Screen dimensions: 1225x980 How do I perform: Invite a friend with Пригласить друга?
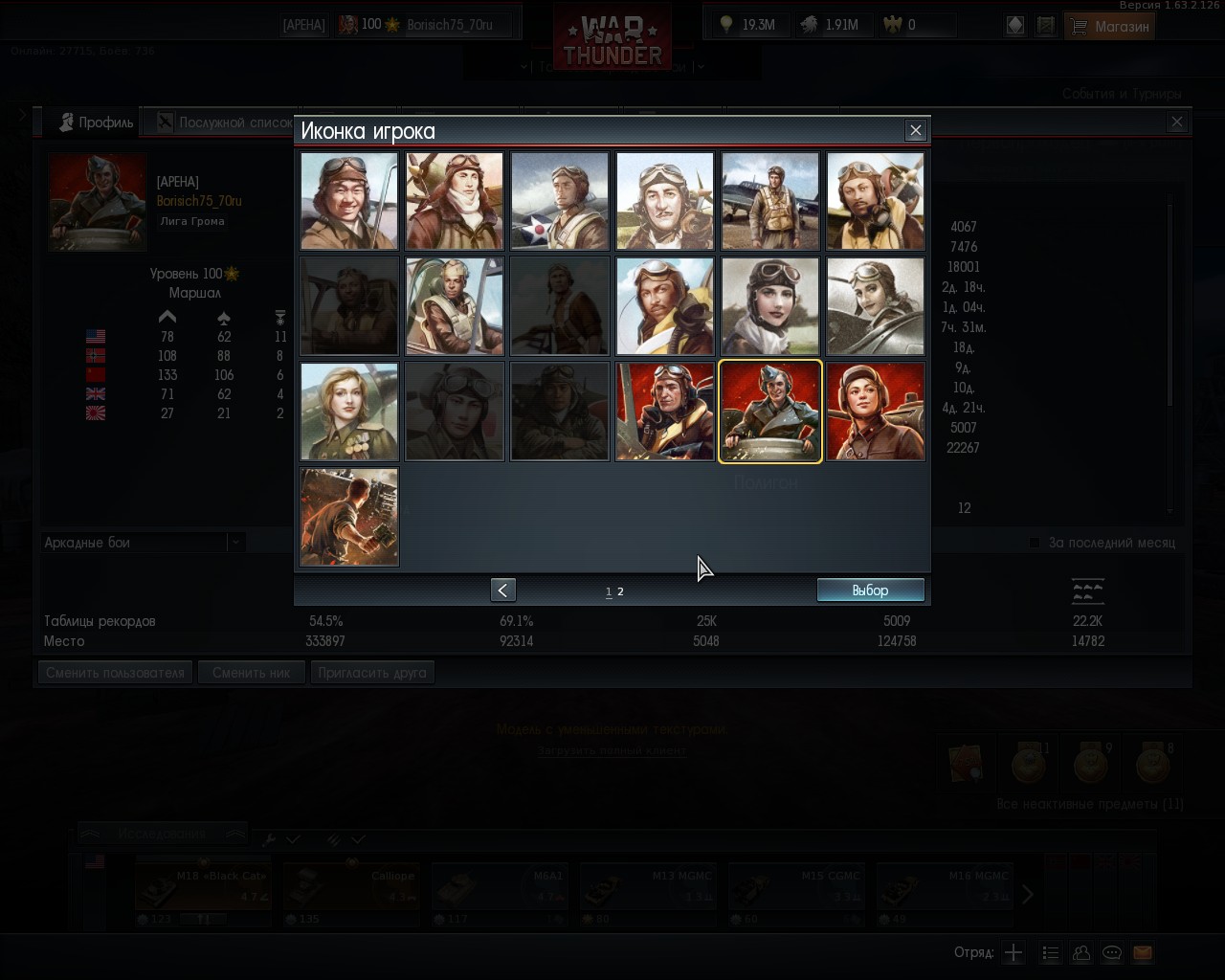point(372,672)
